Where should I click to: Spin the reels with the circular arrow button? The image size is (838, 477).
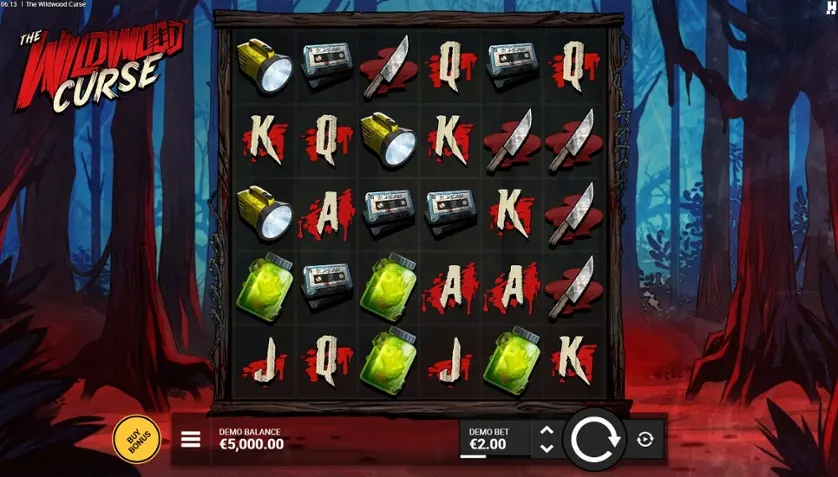597,438
